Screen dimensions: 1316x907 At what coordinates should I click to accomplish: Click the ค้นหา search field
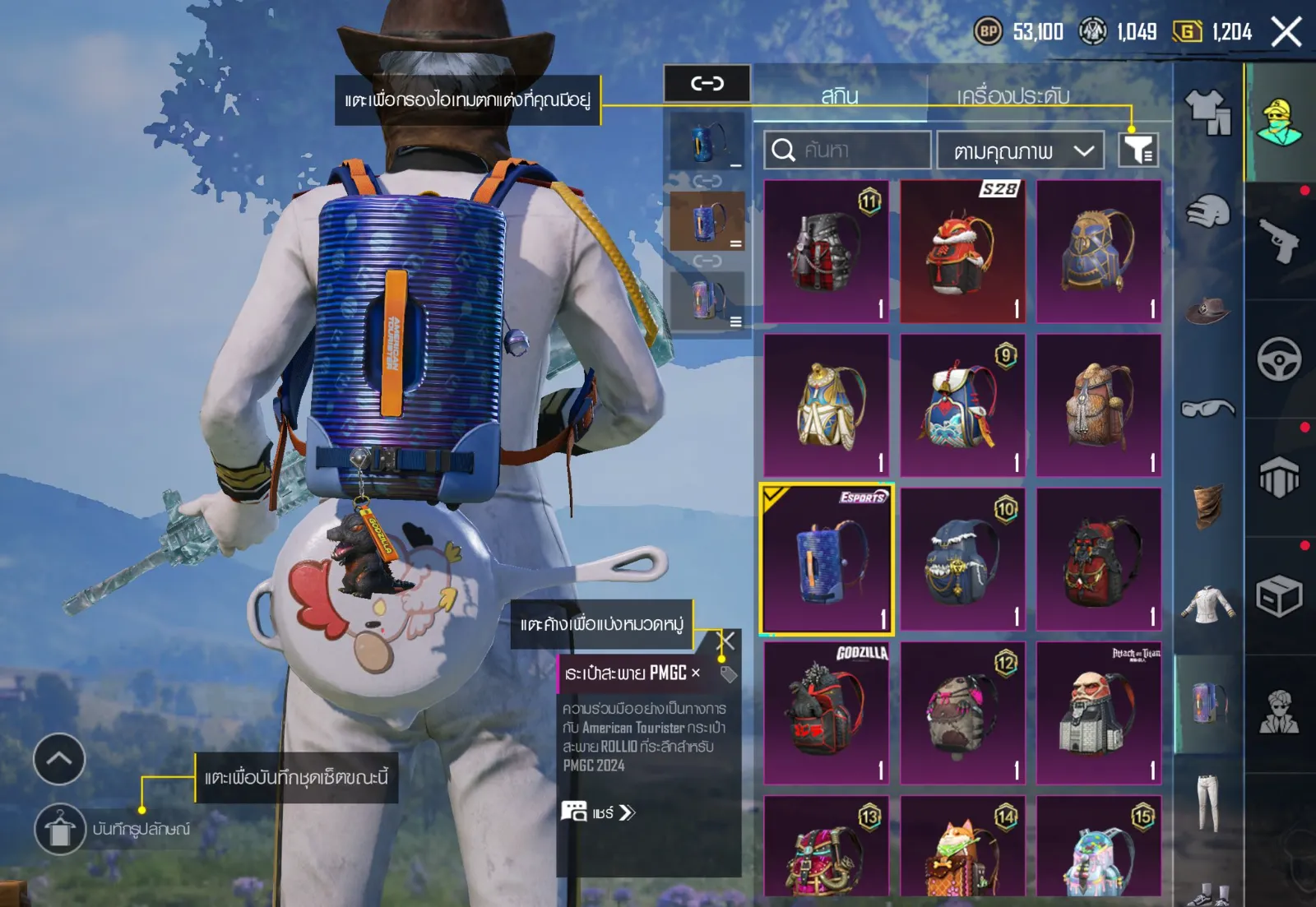coord(847,150)
